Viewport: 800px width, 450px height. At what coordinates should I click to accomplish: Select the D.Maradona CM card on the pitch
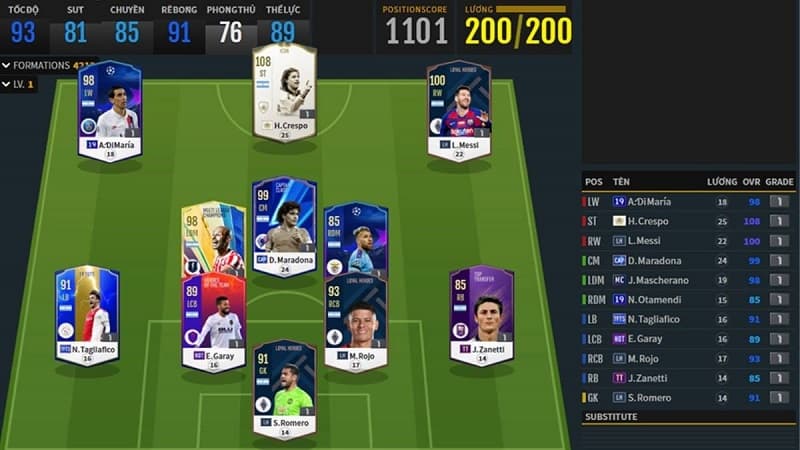(285, 225)
